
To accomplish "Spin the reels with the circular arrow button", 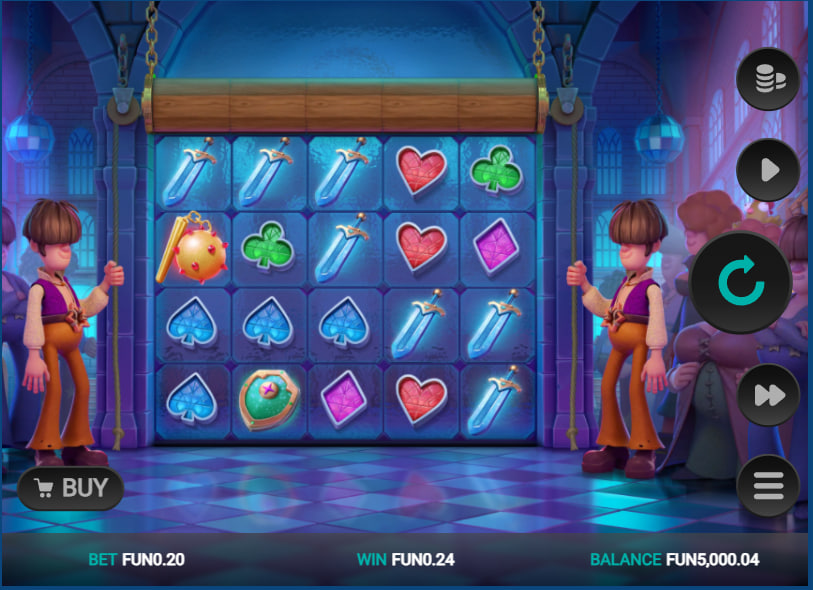I will click(x=740, y=283).
